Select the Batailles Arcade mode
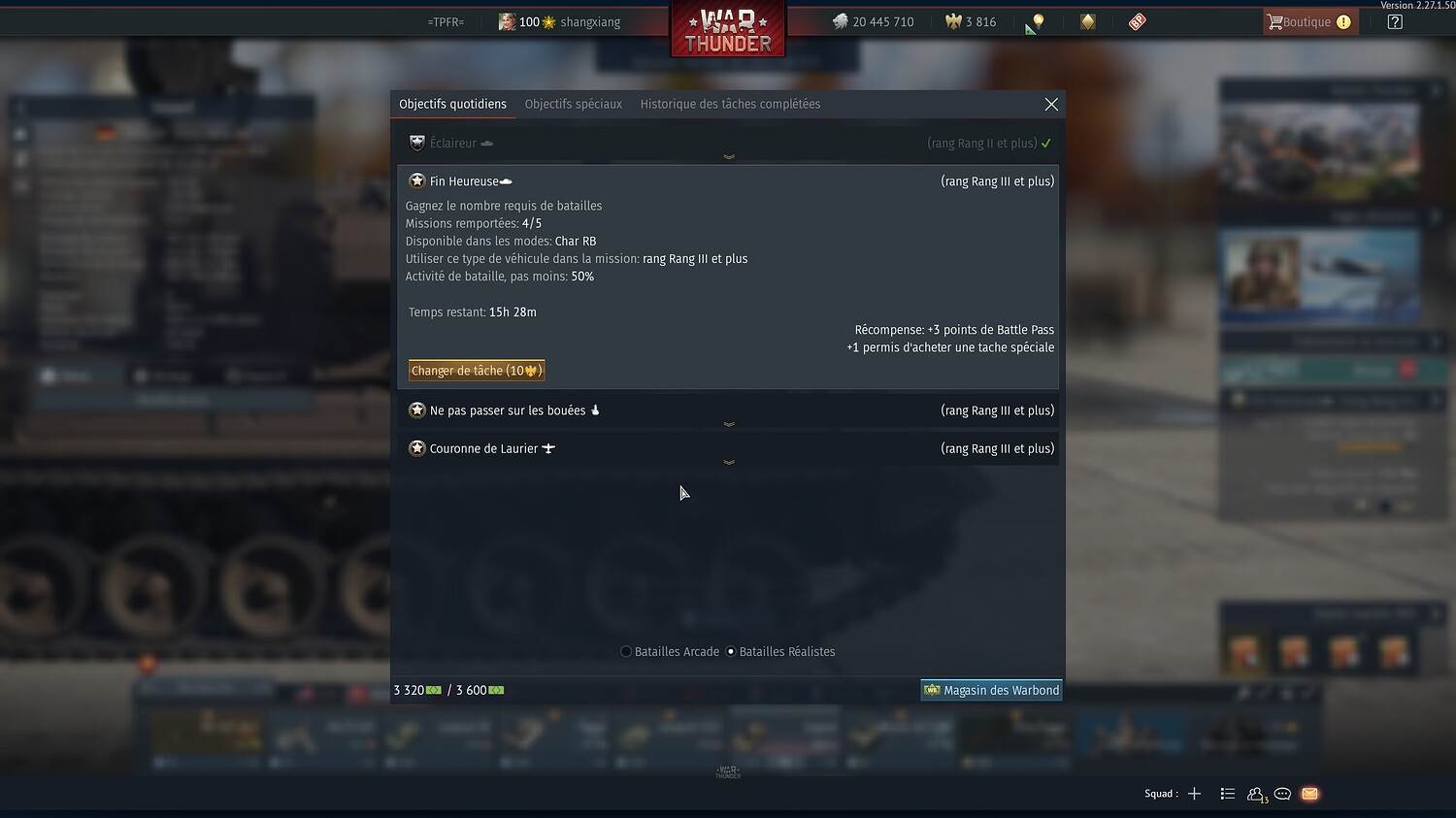This screenshot has height=818, width=1456. pos(625,651)
